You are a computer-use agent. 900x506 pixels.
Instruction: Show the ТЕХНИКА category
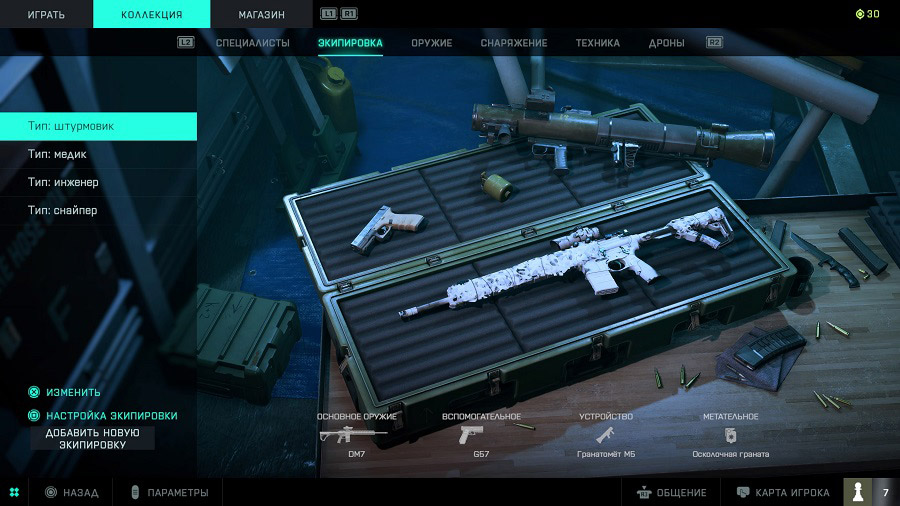597,43
